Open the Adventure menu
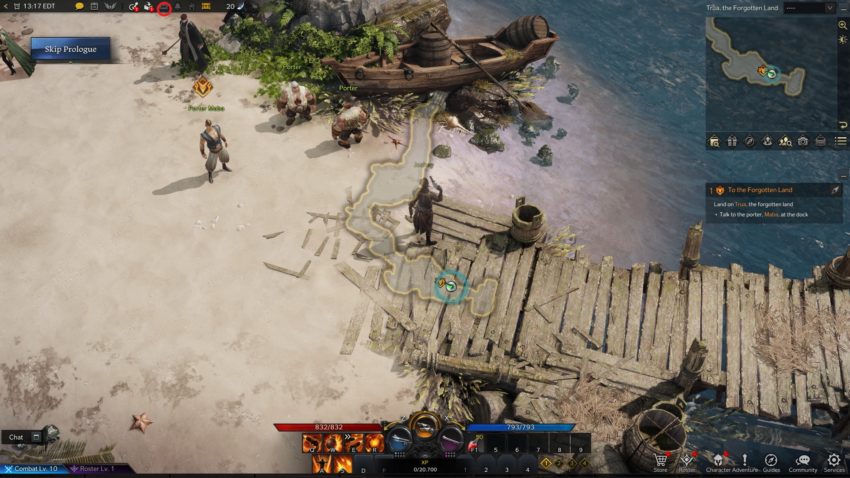 click(745, 461)
